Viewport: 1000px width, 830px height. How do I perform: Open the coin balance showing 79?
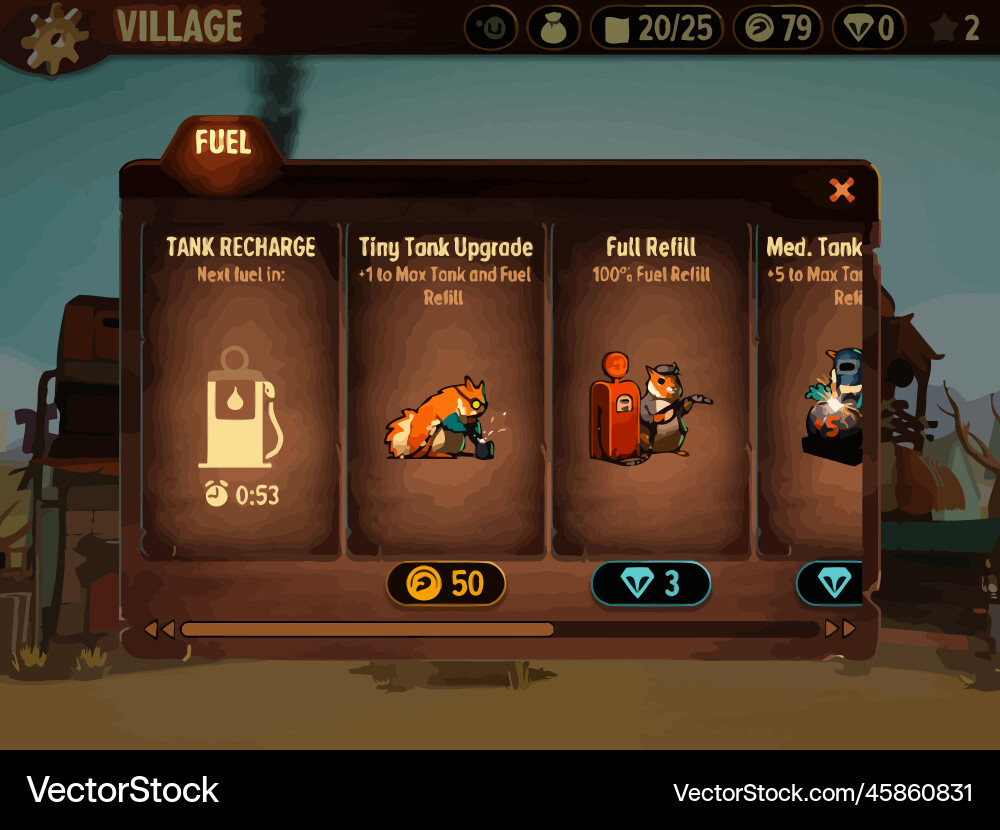[778, 28]
